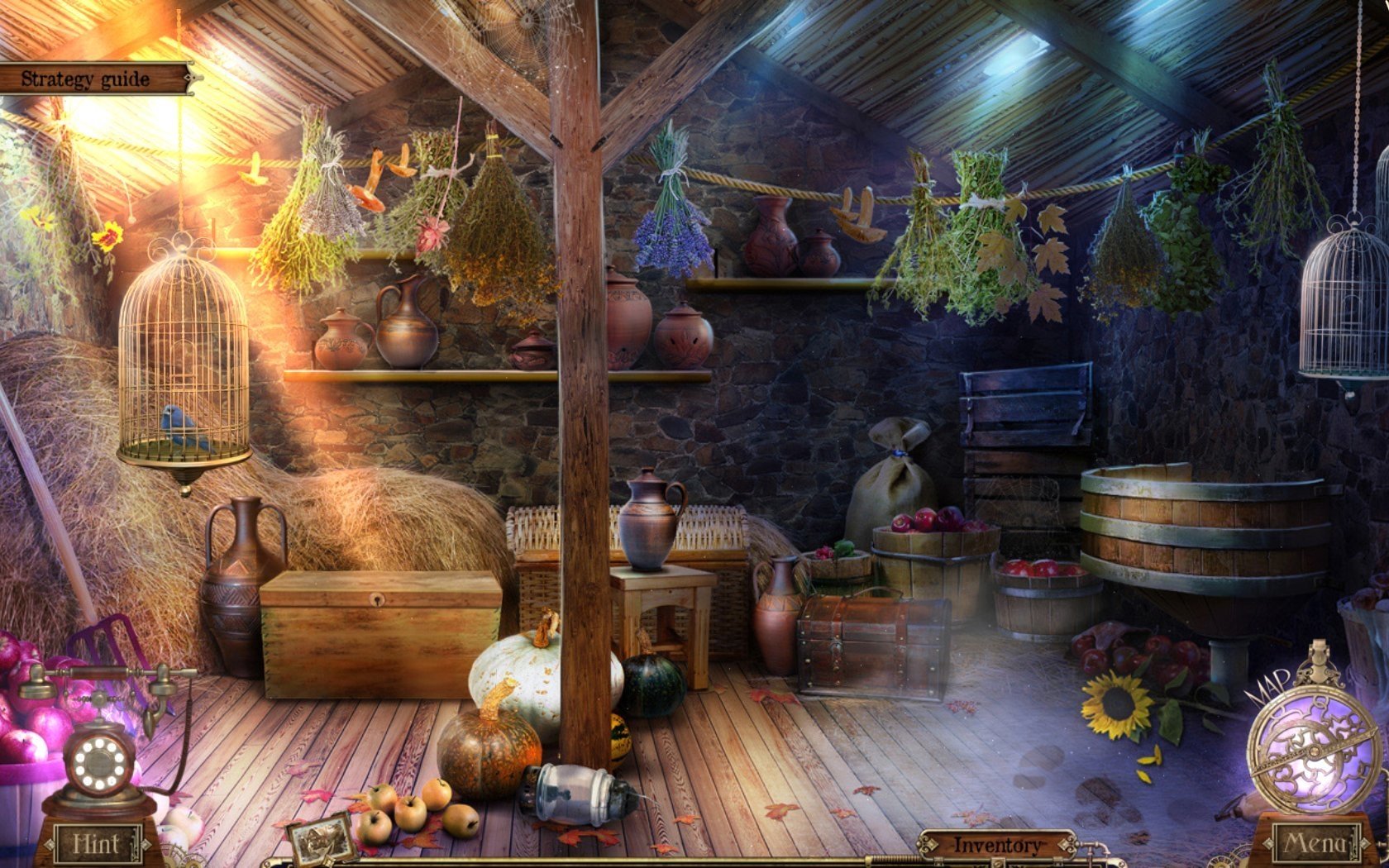Screen dimensions: 1389x868
Task: Open the game Menu
Action: coord(1312,843)
